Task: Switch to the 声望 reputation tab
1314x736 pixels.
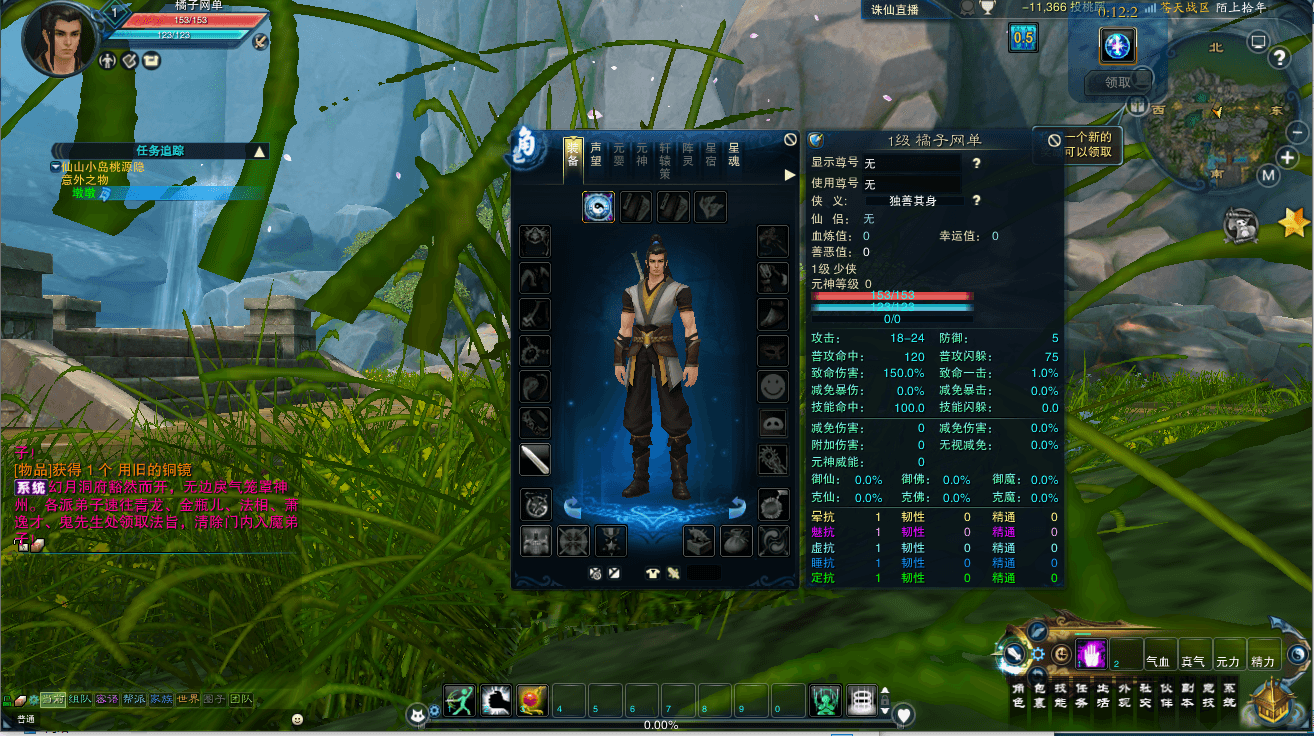Action: 596,154
